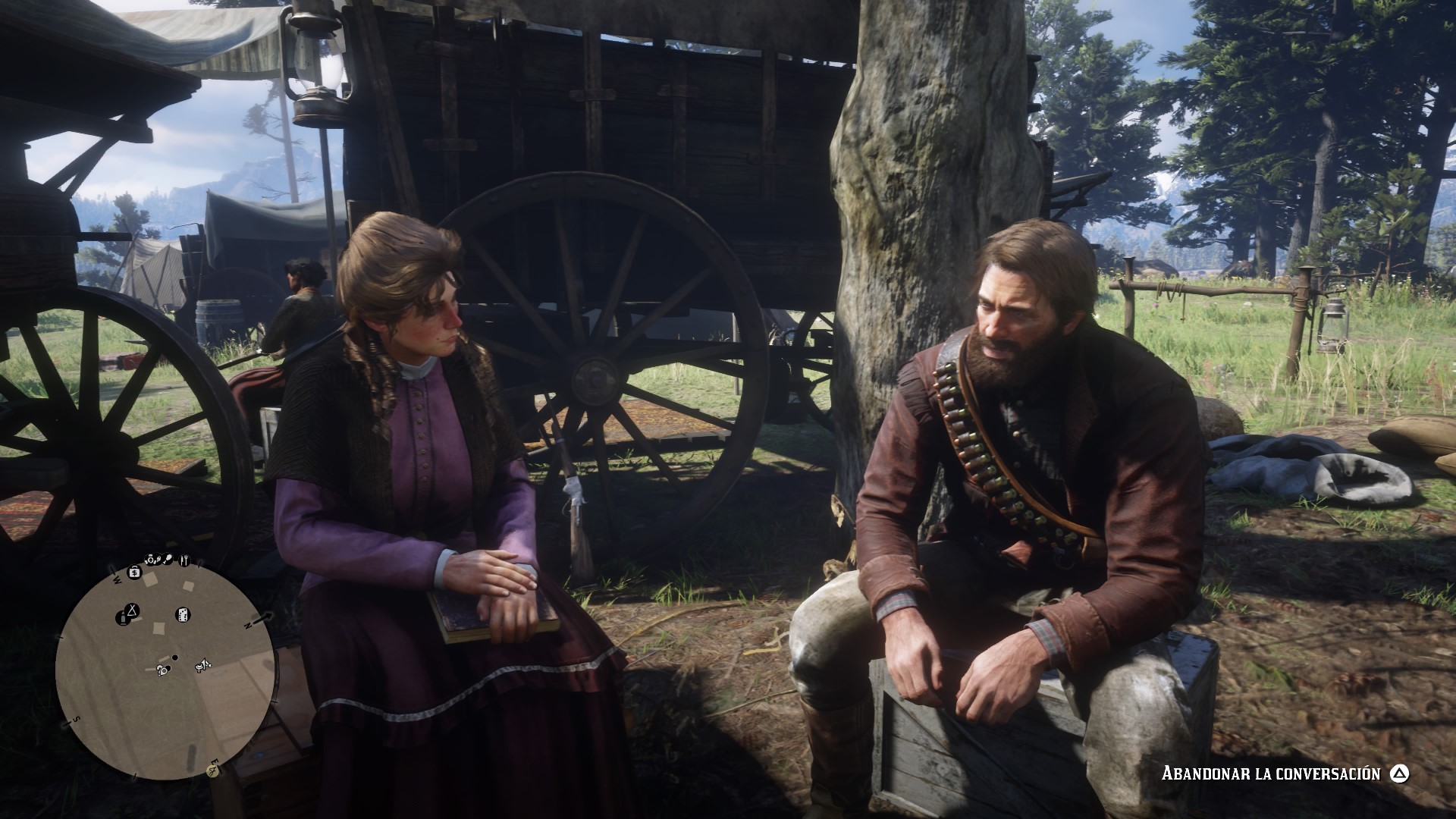The height and width of the screenshot is (819, 1456).
Task: Select the fork and knife marker
Action: (x=183, y=560)
